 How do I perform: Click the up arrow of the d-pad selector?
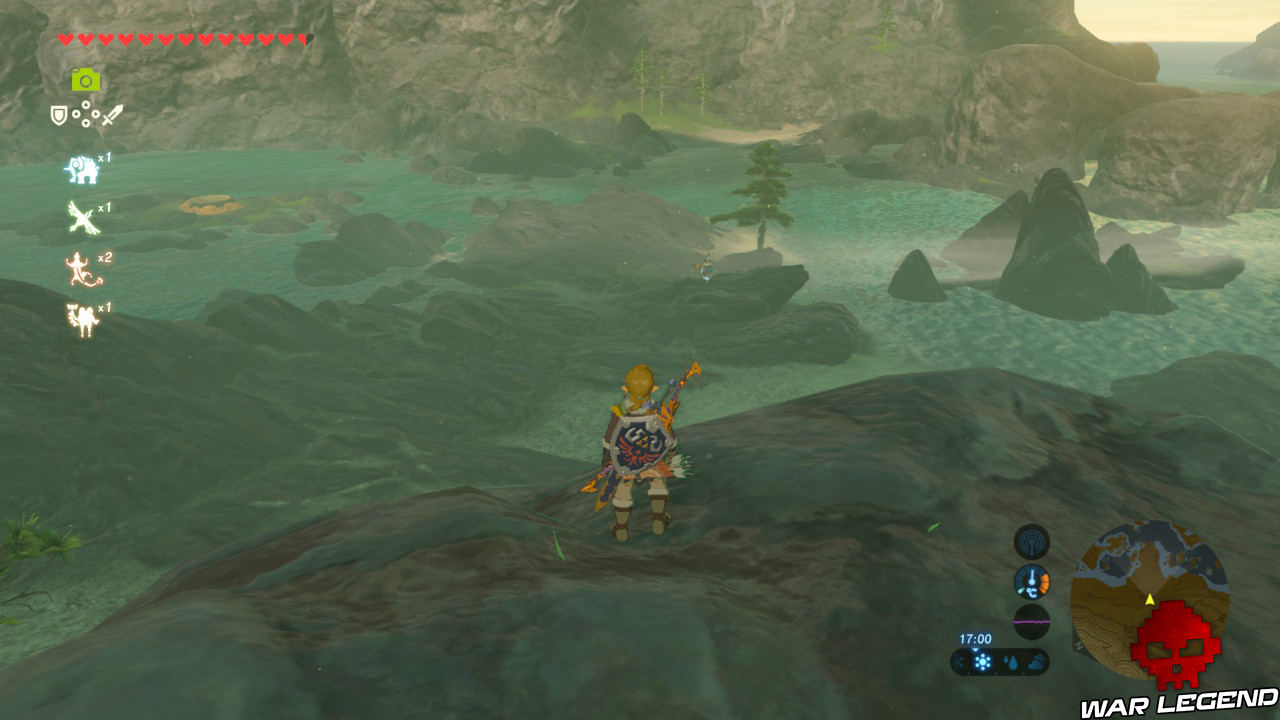point(86,104)
